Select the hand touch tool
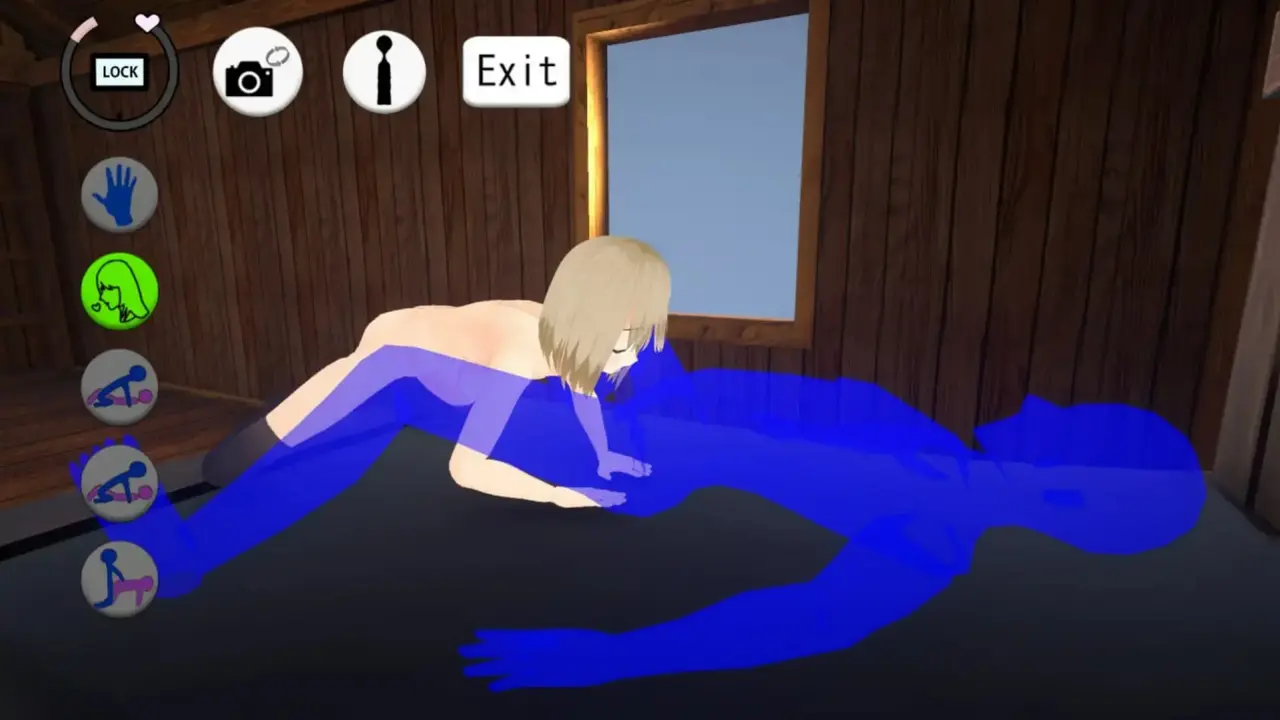The width and height of the screenshot is (1280, 720). point(119,193)
